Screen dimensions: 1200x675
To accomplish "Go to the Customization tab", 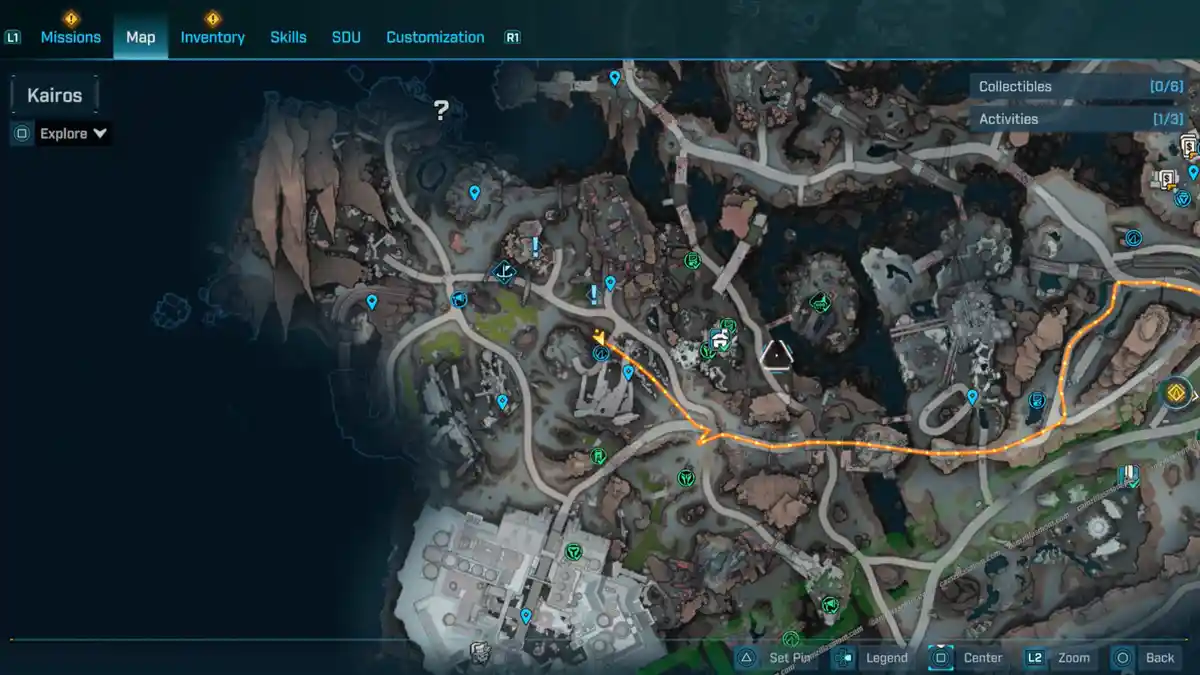I will 435,37.
